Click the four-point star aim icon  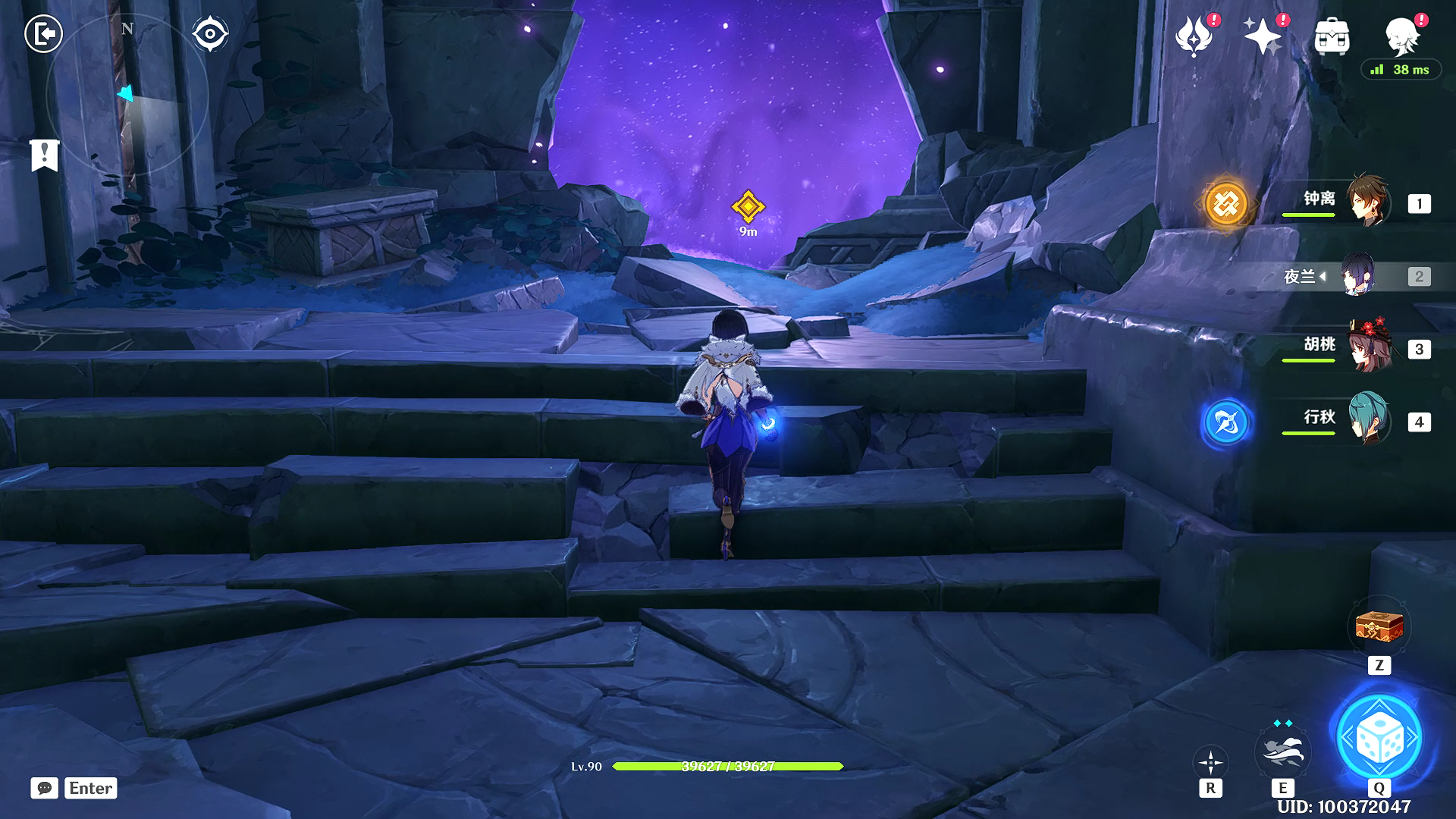tap(1210, 761)
